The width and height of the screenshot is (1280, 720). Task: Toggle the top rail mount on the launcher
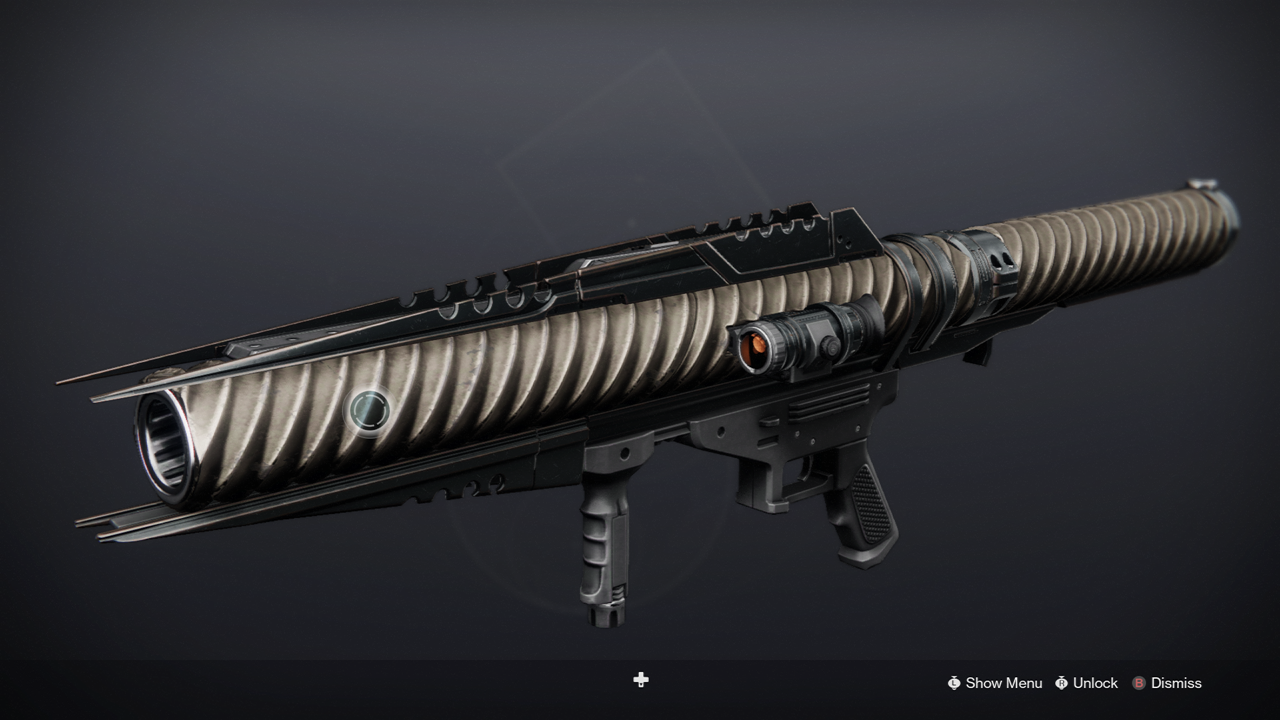760,220
